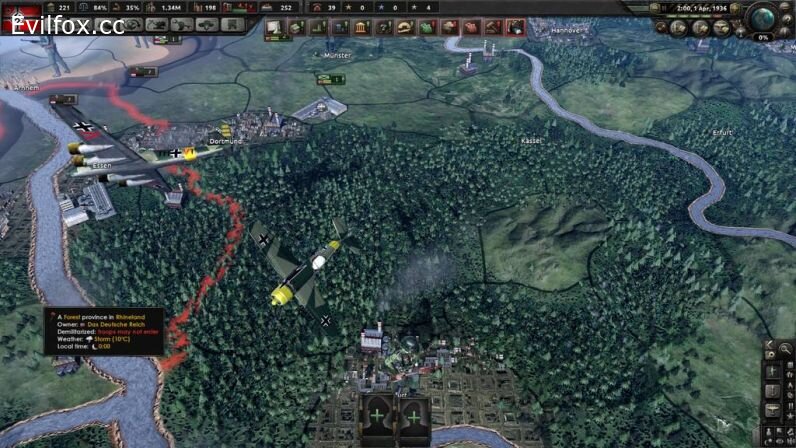Select the right green-cross army slot
The height and width of the screenshot is (448, 796).
coord(413,416)
